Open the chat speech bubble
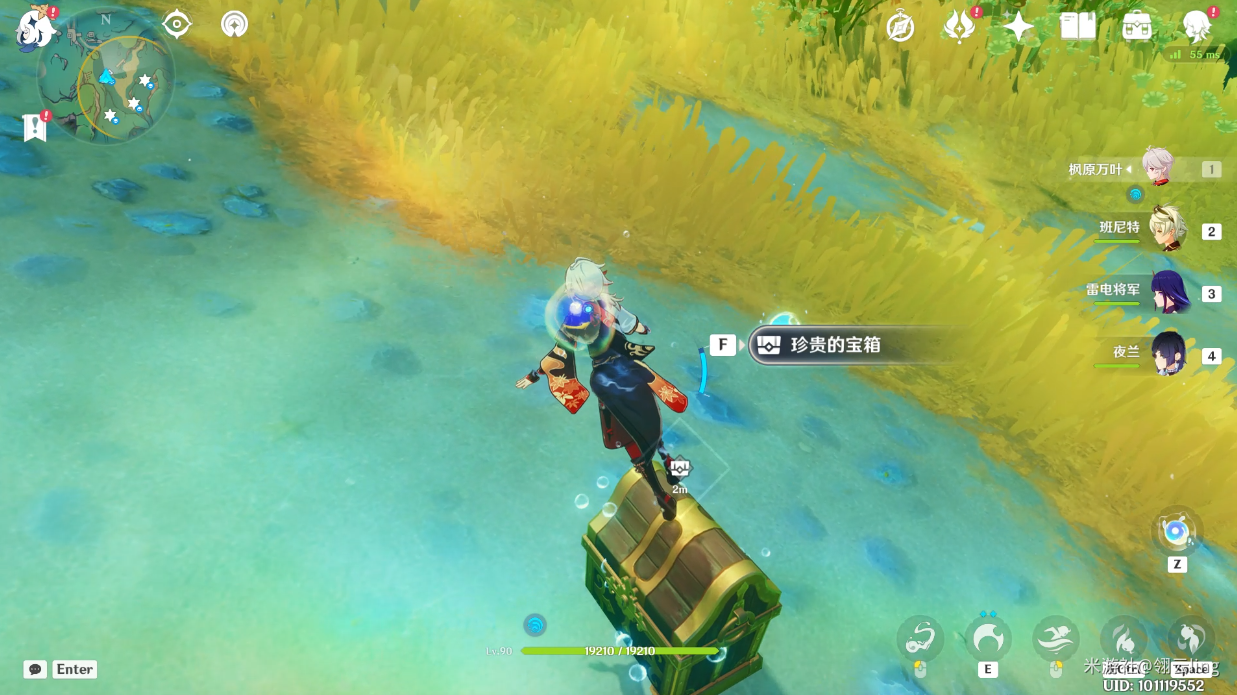The height and width of the screenshot is (695, 1237). [35, 669]
